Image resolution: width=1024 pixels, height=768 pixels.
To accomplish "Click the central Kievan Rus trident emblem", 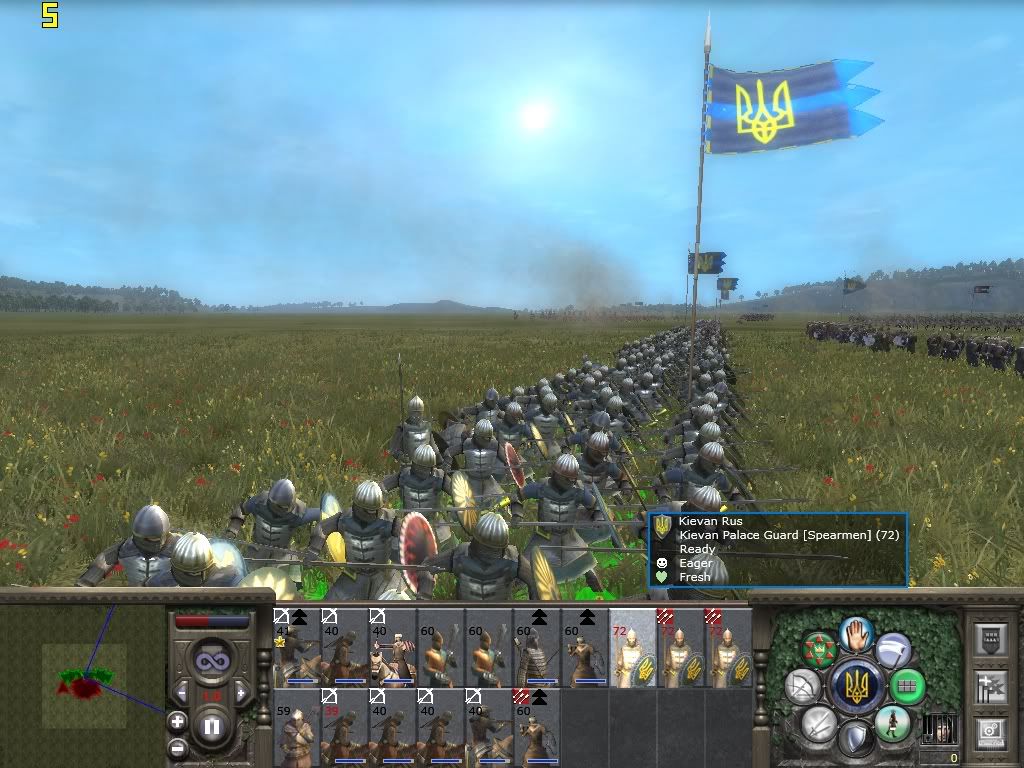I will 856,687.
